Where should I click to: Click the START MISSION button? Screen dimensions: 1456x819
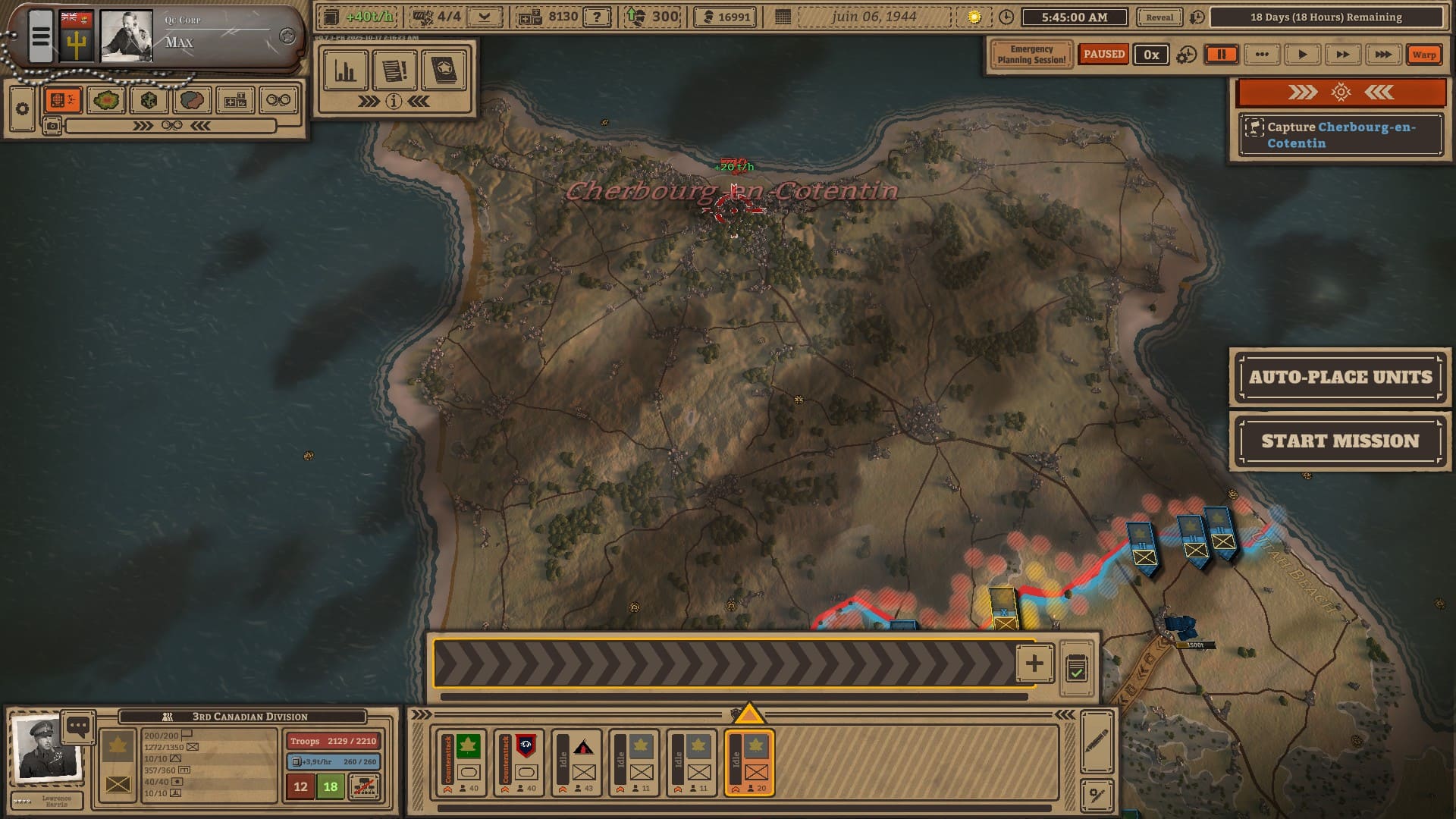tap(1339, 441)
